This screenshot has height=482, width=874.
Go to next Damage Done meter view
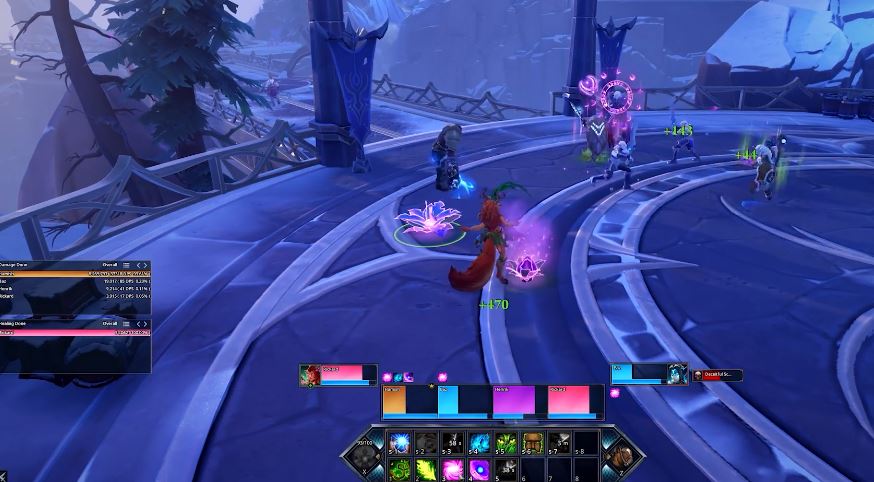coord(146,265)
